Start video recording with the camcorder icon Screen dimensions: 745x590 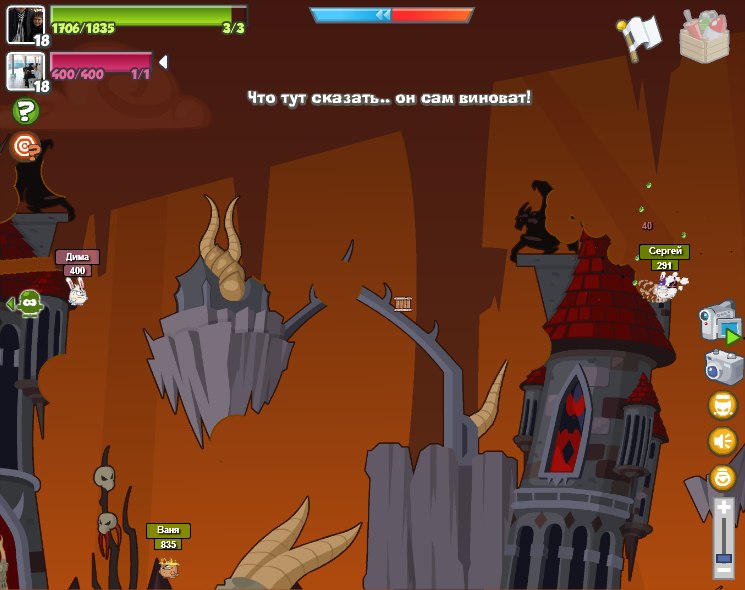tap(719, 322)
